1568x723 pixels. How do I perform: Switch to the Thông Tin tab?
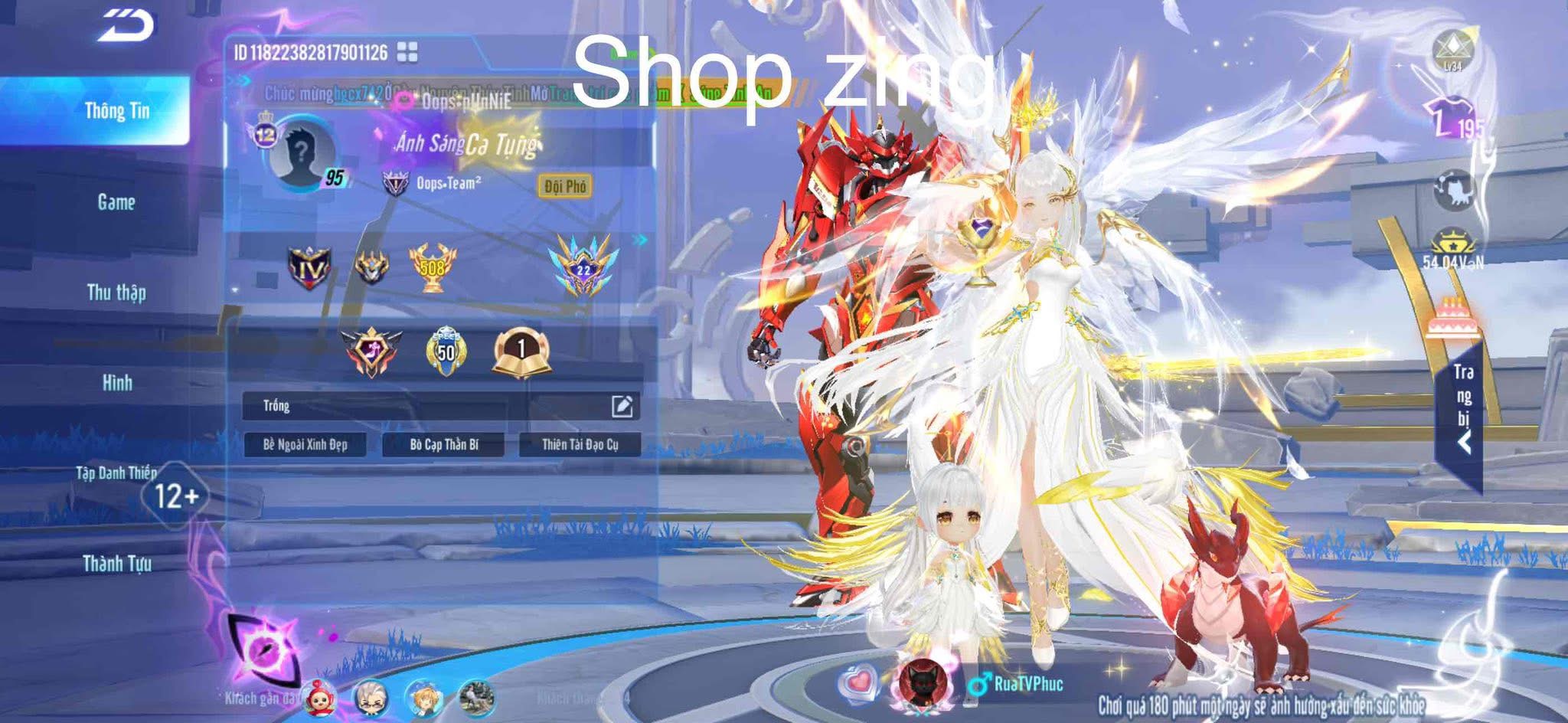[x=116, y=111]
